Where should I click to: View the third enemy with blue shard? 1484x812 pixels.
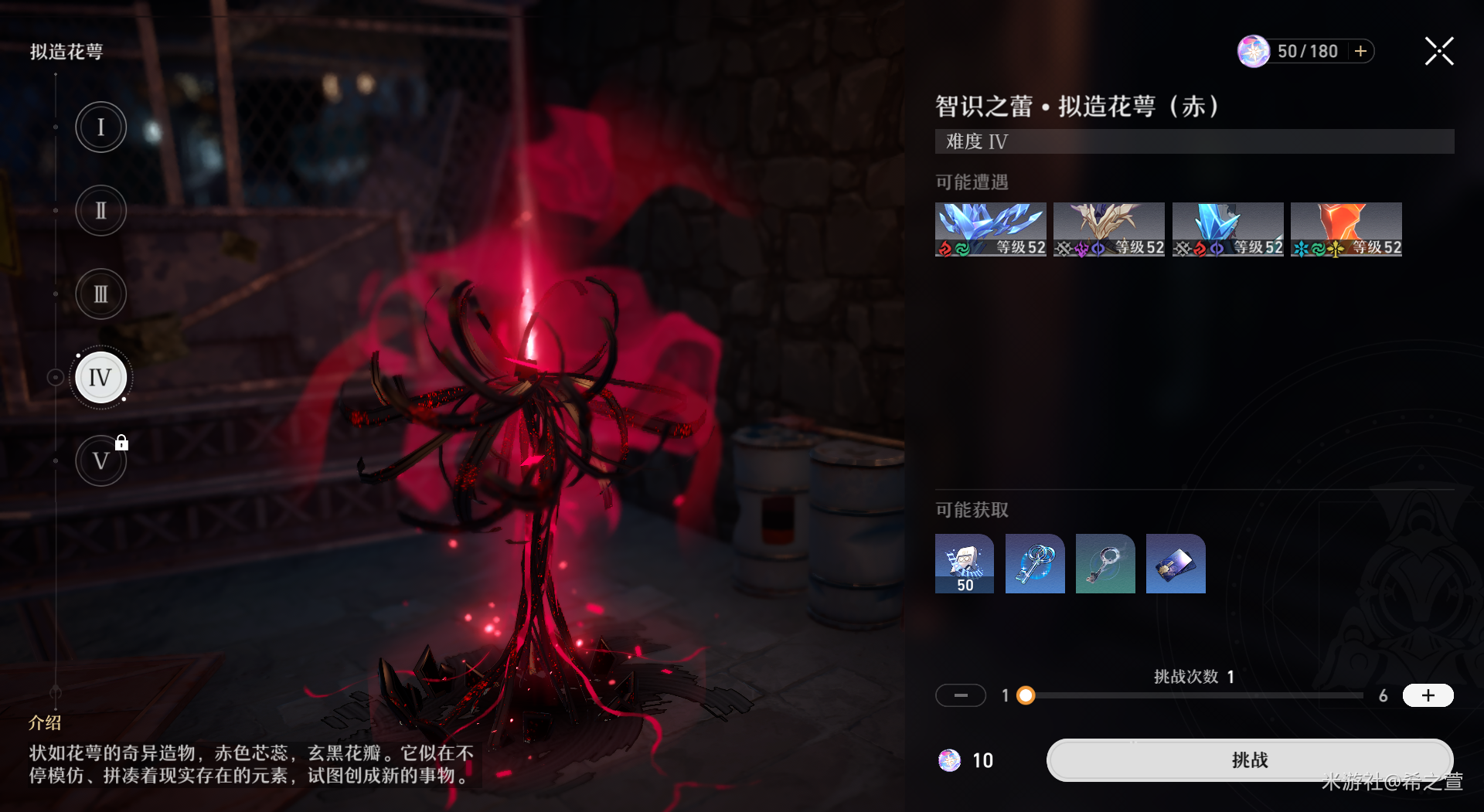[1227, 229]
